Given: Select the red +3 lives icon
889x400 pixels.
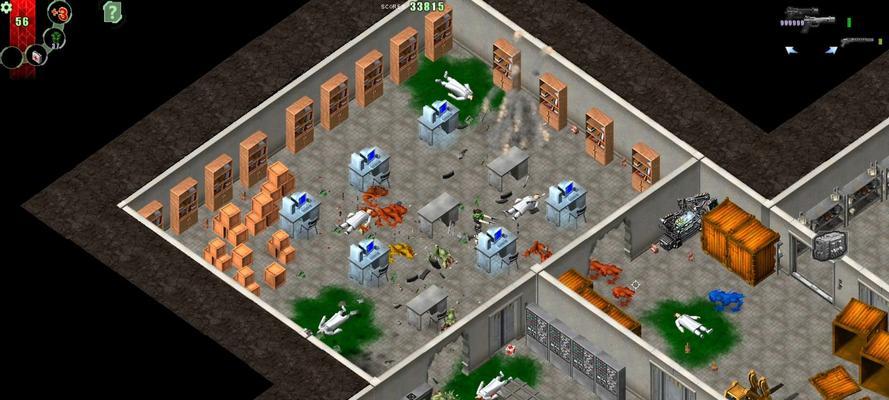Looking at the screenshot, I should tap(59, 13).
